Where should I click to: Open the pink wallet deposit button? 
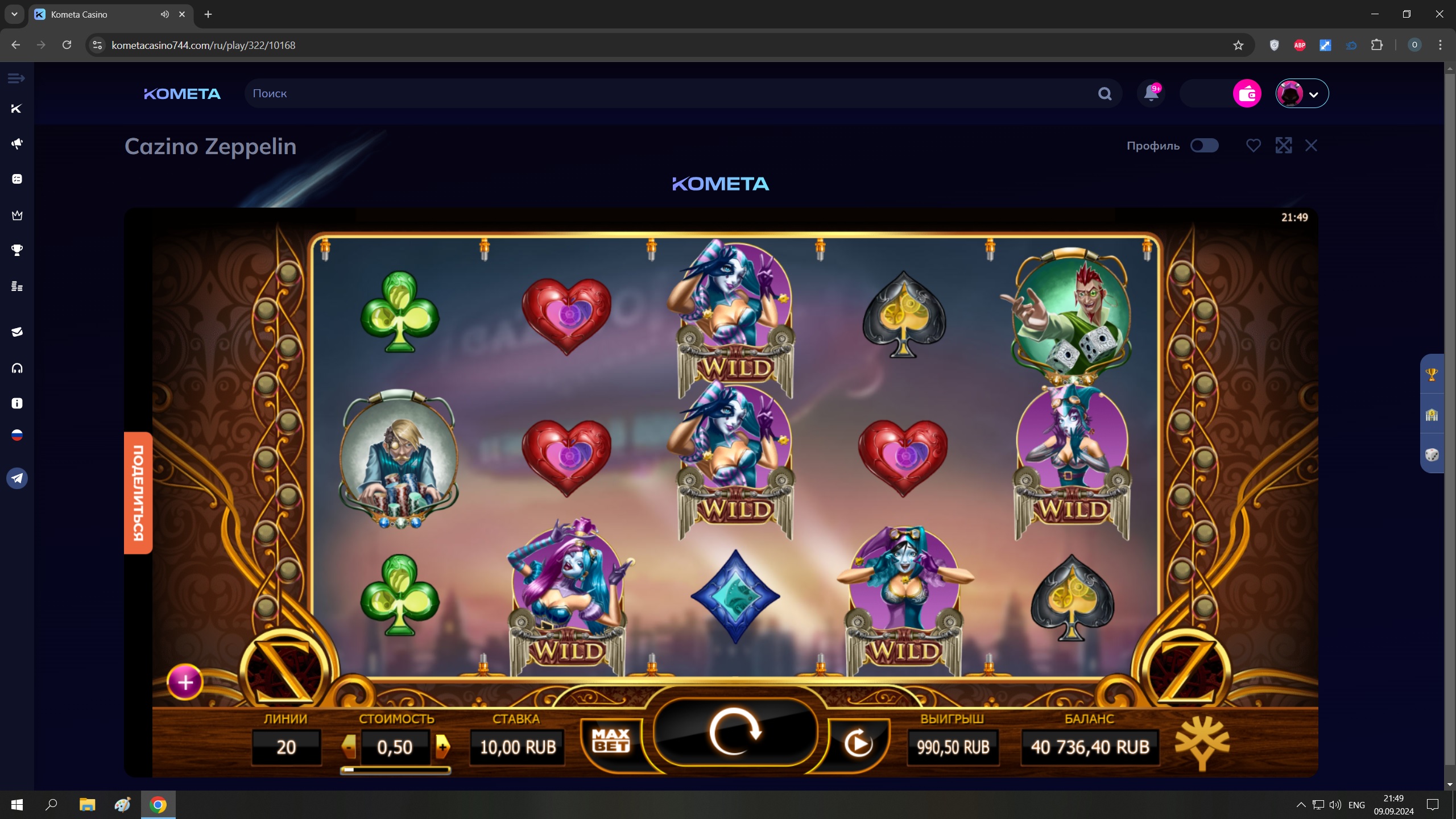pyautogui.click(x=1247, y=93)
